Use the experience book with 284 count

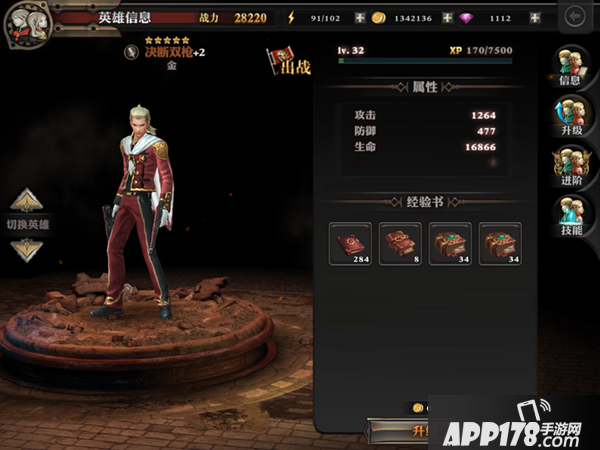point(350,244)
